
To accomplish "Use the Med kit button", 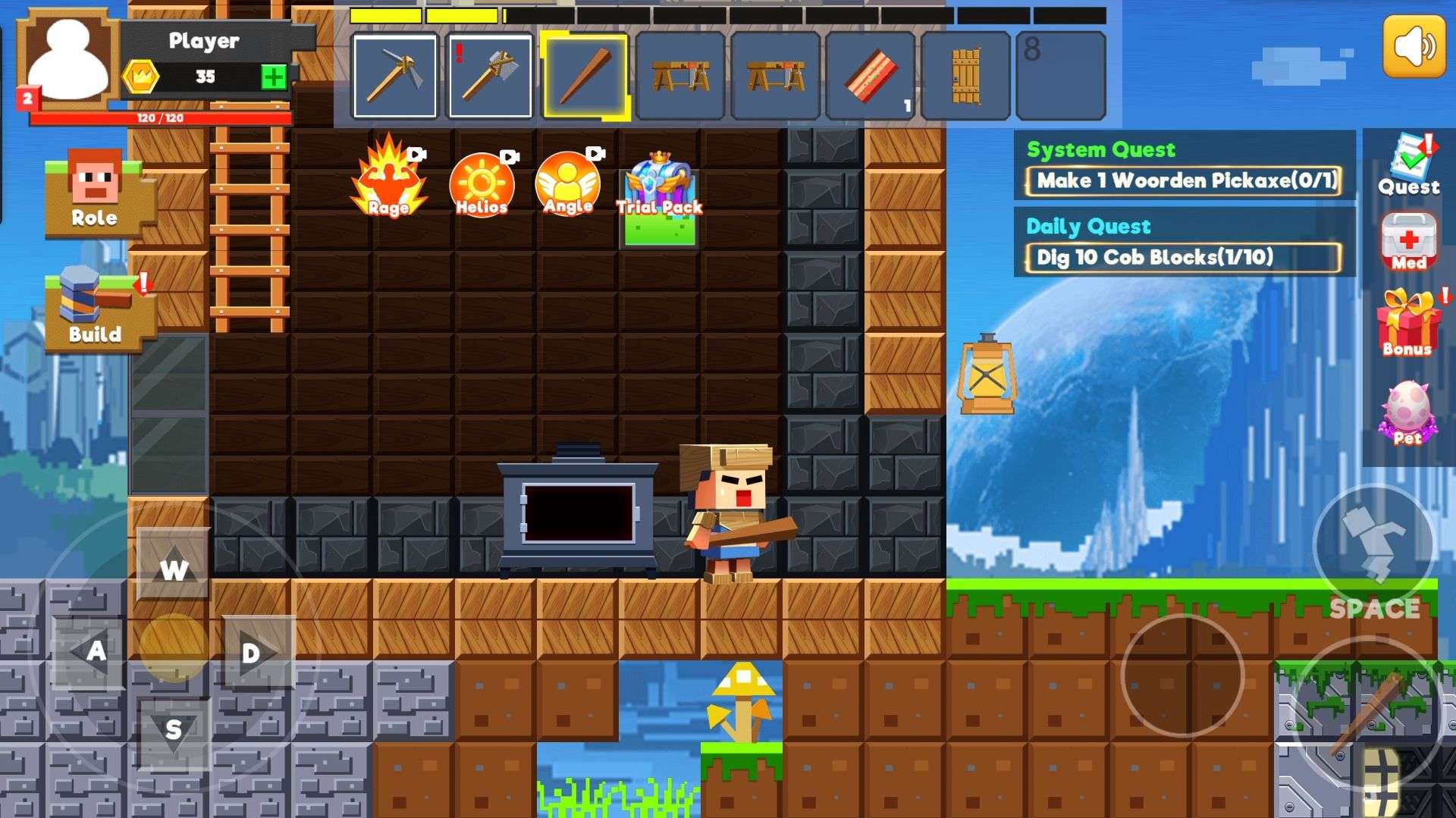I will 1408,242.
